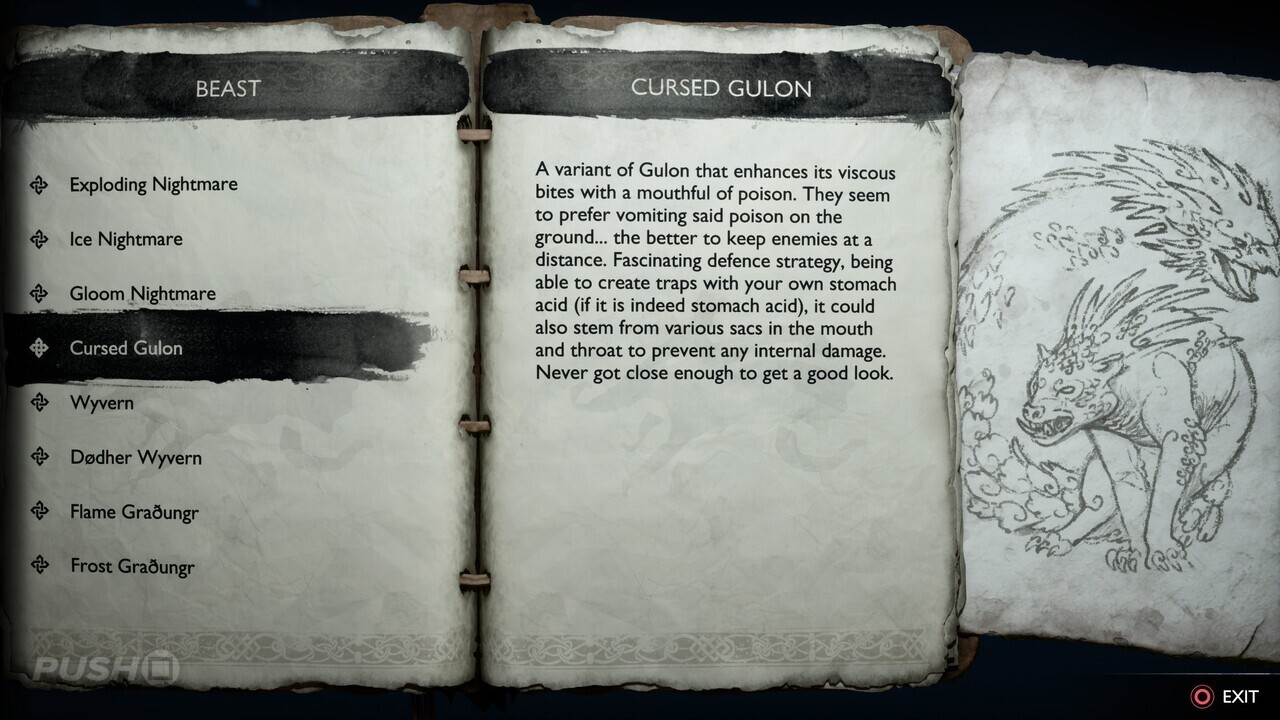Select the Exploding Nightmare codex entry

[x=152, y=185]
